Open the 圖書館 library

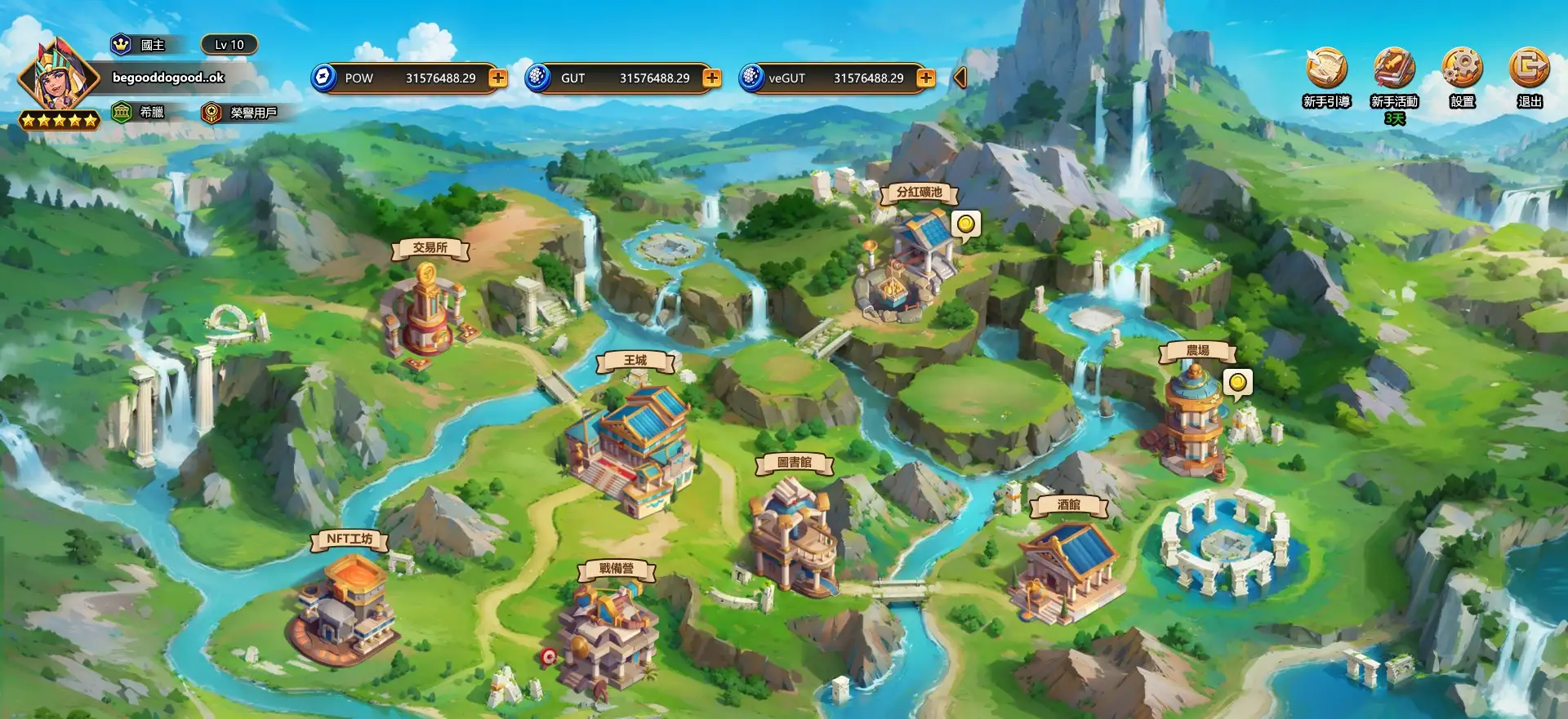click(x=794, y=535)
